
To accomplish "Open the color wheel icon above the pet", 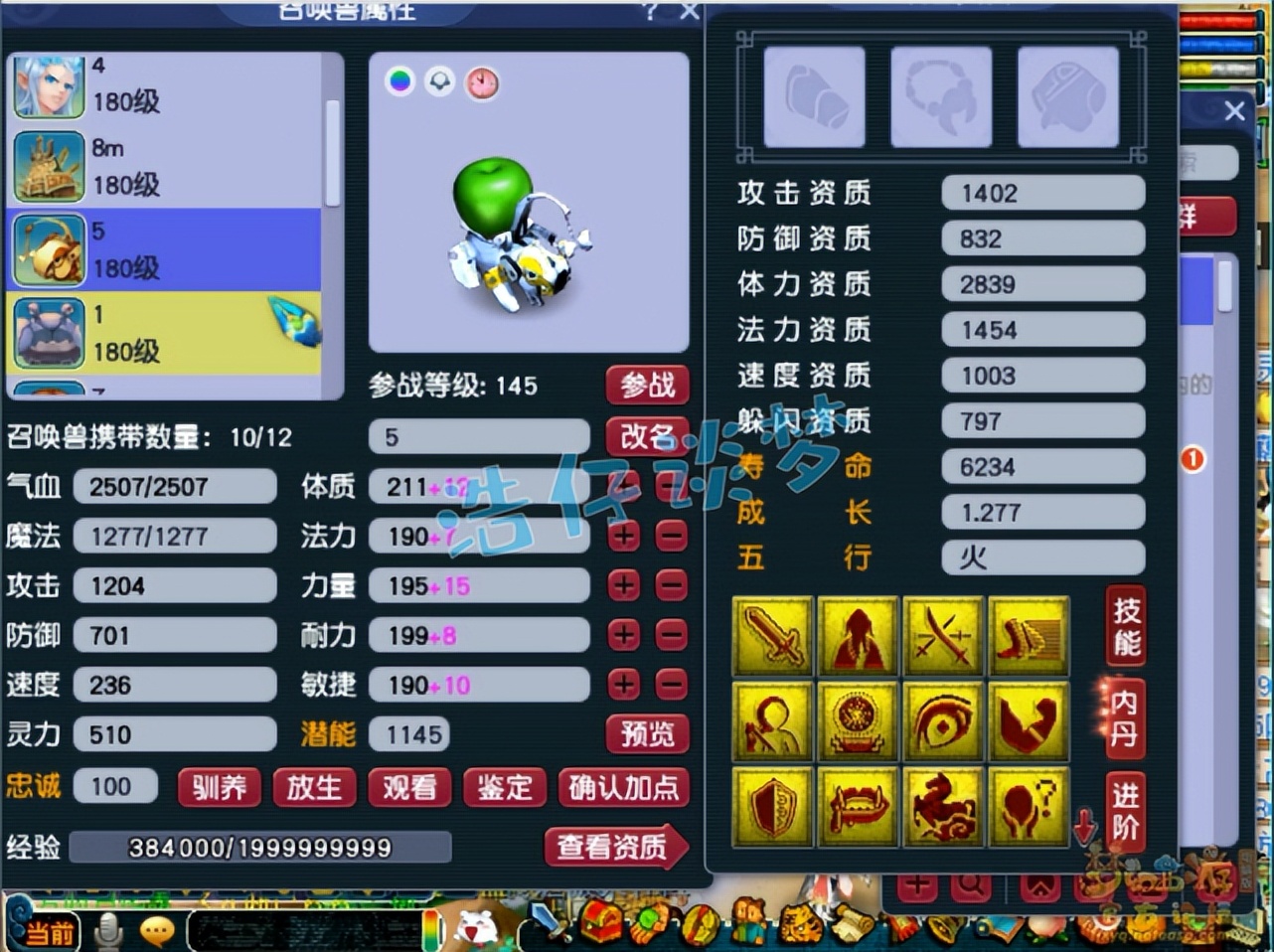I will coord(399,83).
